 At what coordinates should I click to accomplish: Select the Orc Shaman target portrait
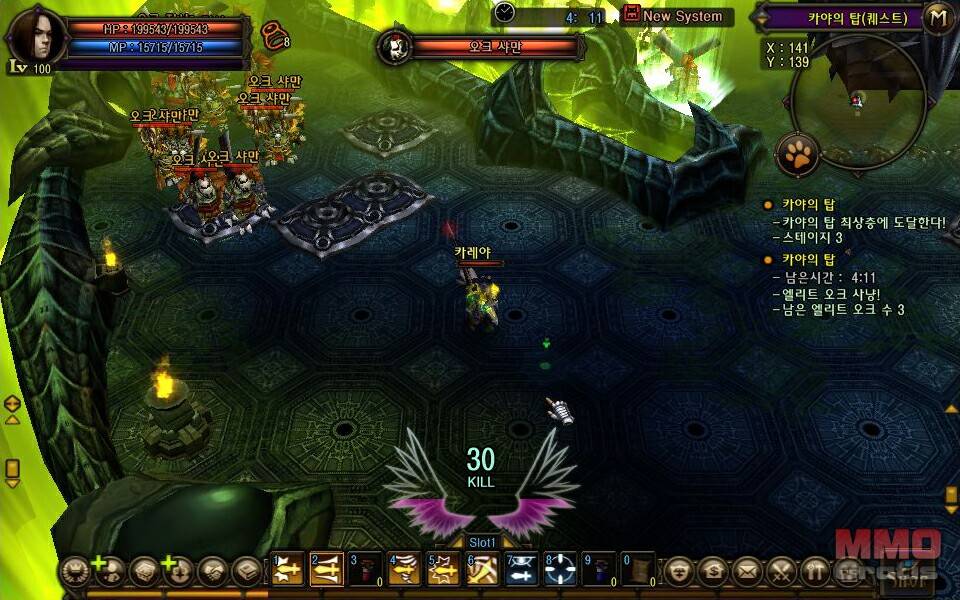(x=396, y=46)
